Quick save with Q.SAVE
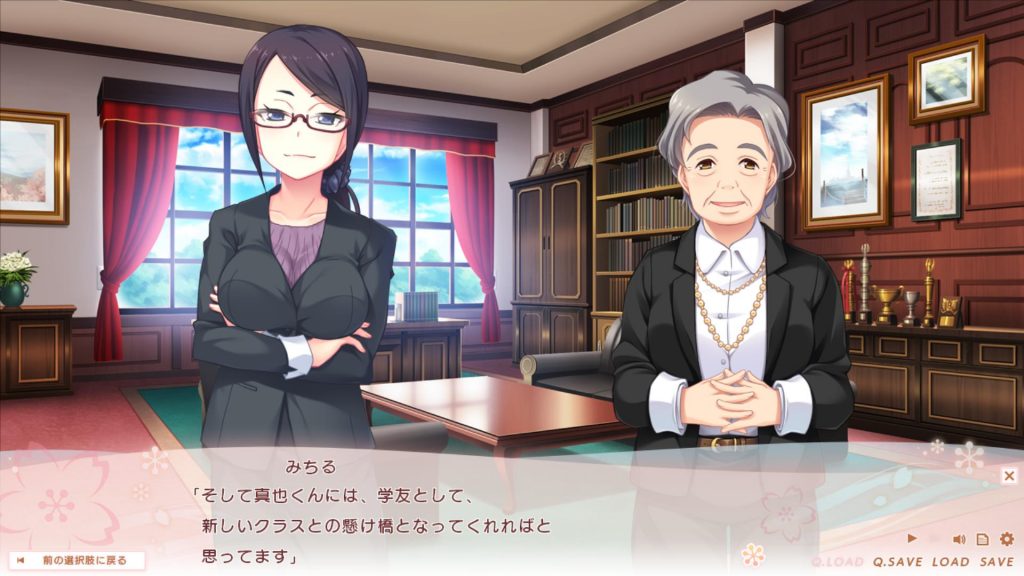Screen dimensions: 1024x576 tap(897, 562)
